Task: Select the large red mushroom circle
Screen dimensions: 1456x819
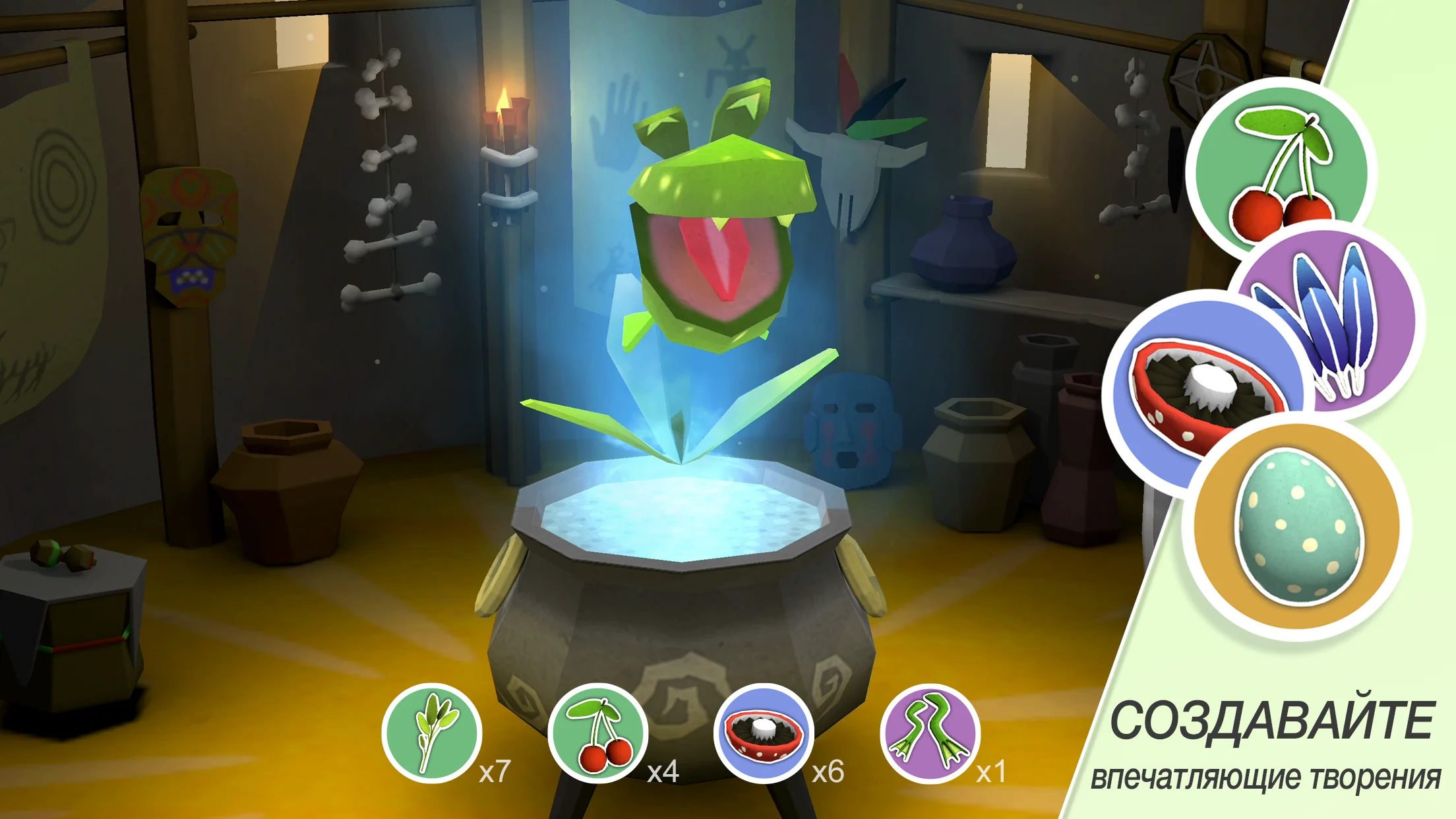Action: 1194,389
